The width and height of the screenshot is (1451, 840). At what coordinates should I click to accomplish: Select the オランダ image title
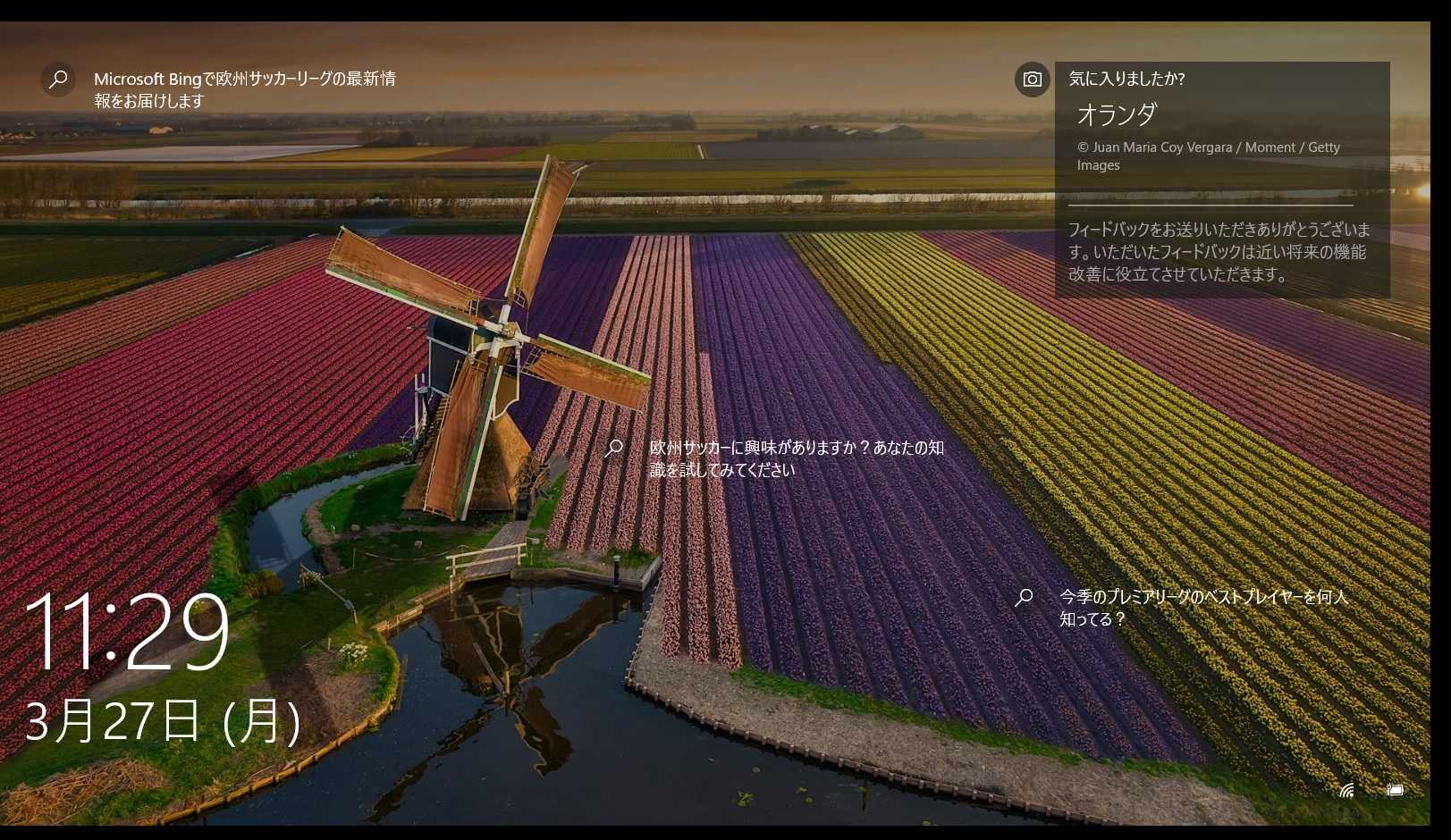pyautogui.click(x=1117, y=114)
